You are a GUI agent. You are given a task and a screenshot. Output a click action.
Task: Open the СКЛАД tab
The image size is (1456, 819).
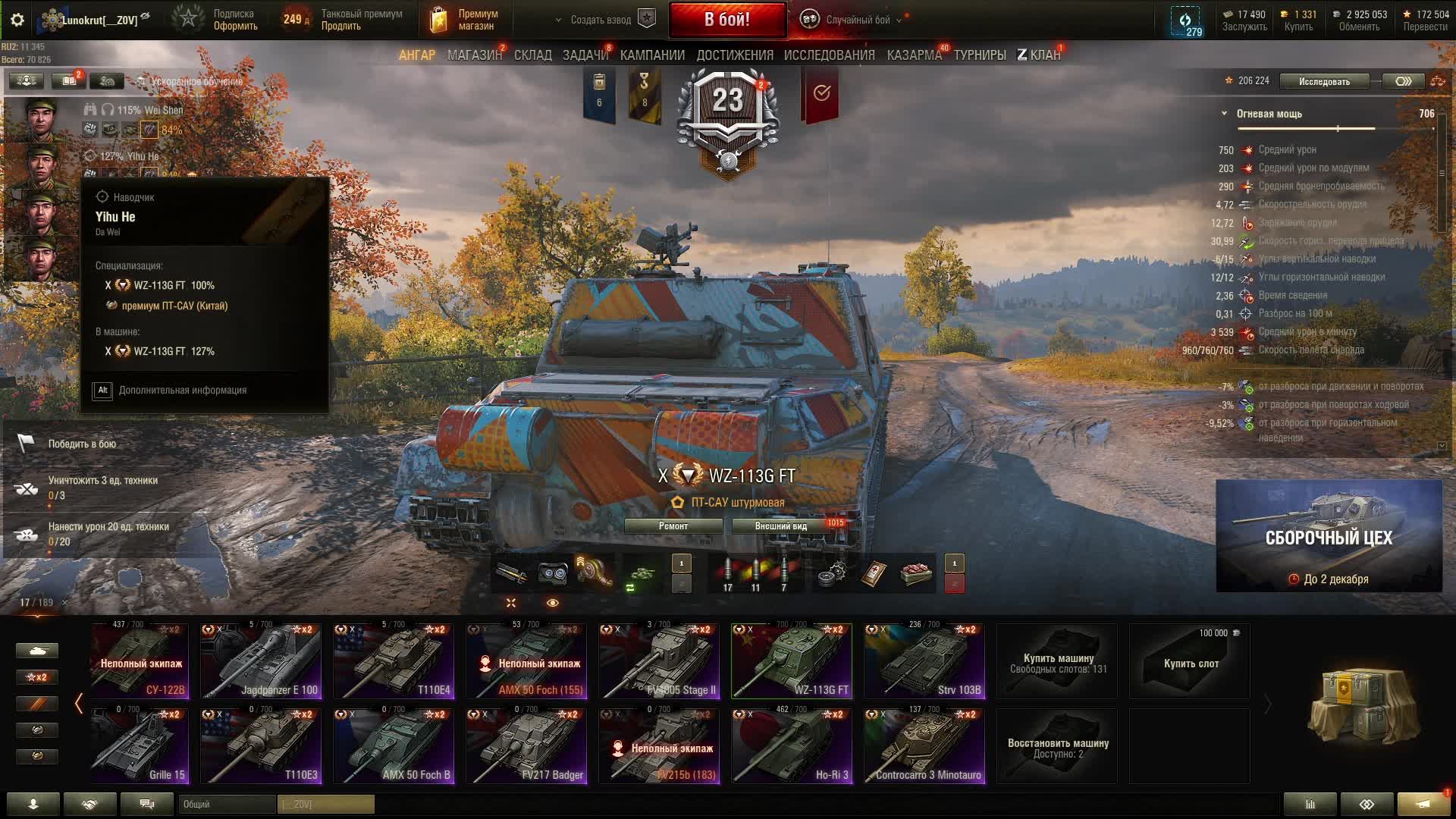click(532, 55)
